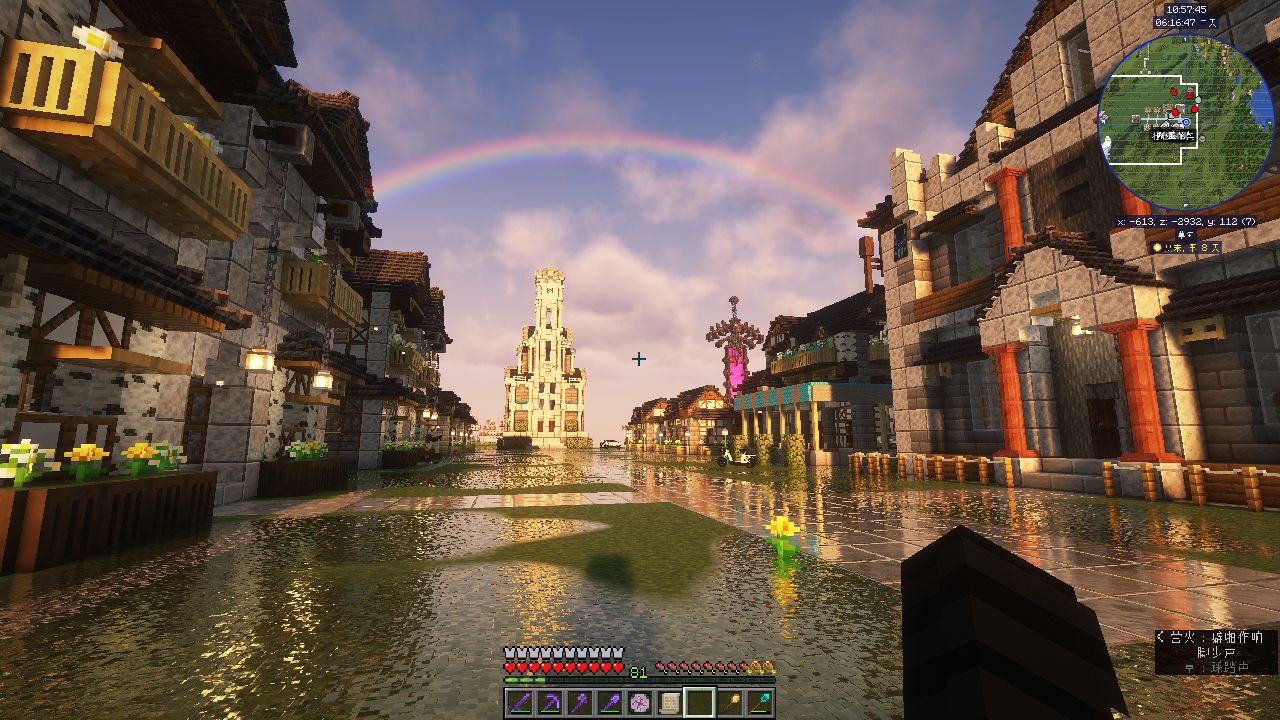Pick the paper scroll hotbar slot
This screenshot has width=1280, height=720.
coord(669,703)
